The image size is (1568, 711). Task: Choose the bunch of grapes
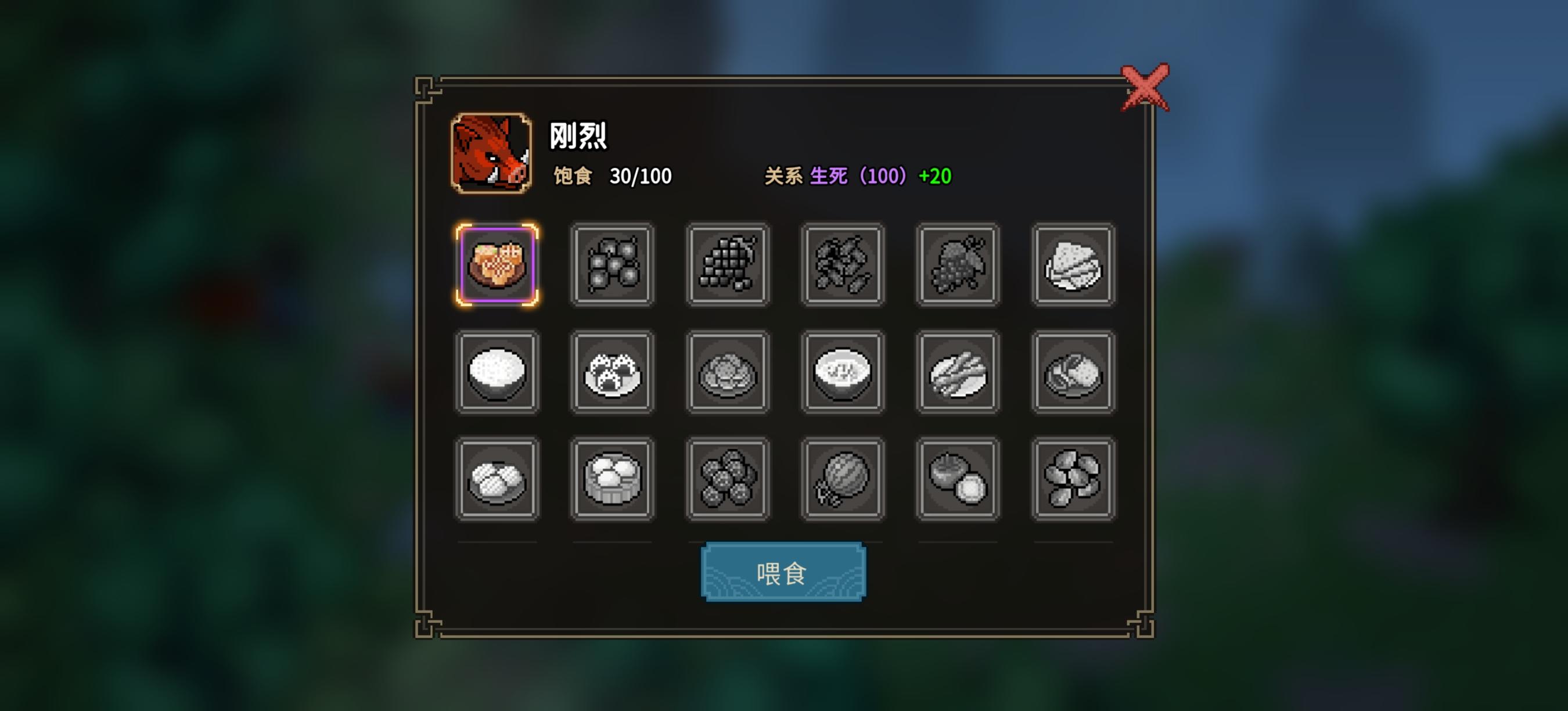[728, 266]
